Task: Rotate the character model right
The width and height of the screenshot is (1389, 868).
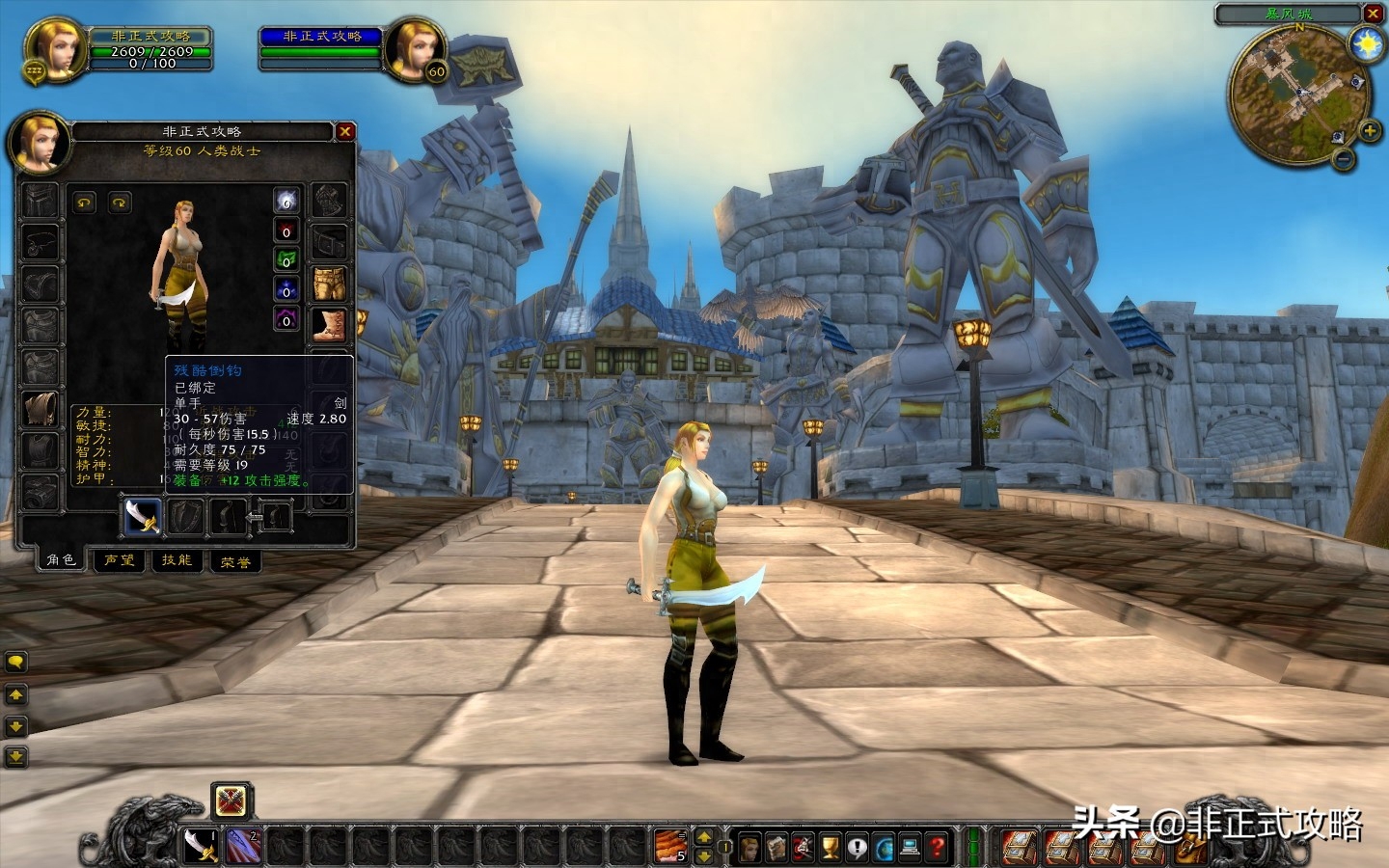Action: tap(120, 203)
